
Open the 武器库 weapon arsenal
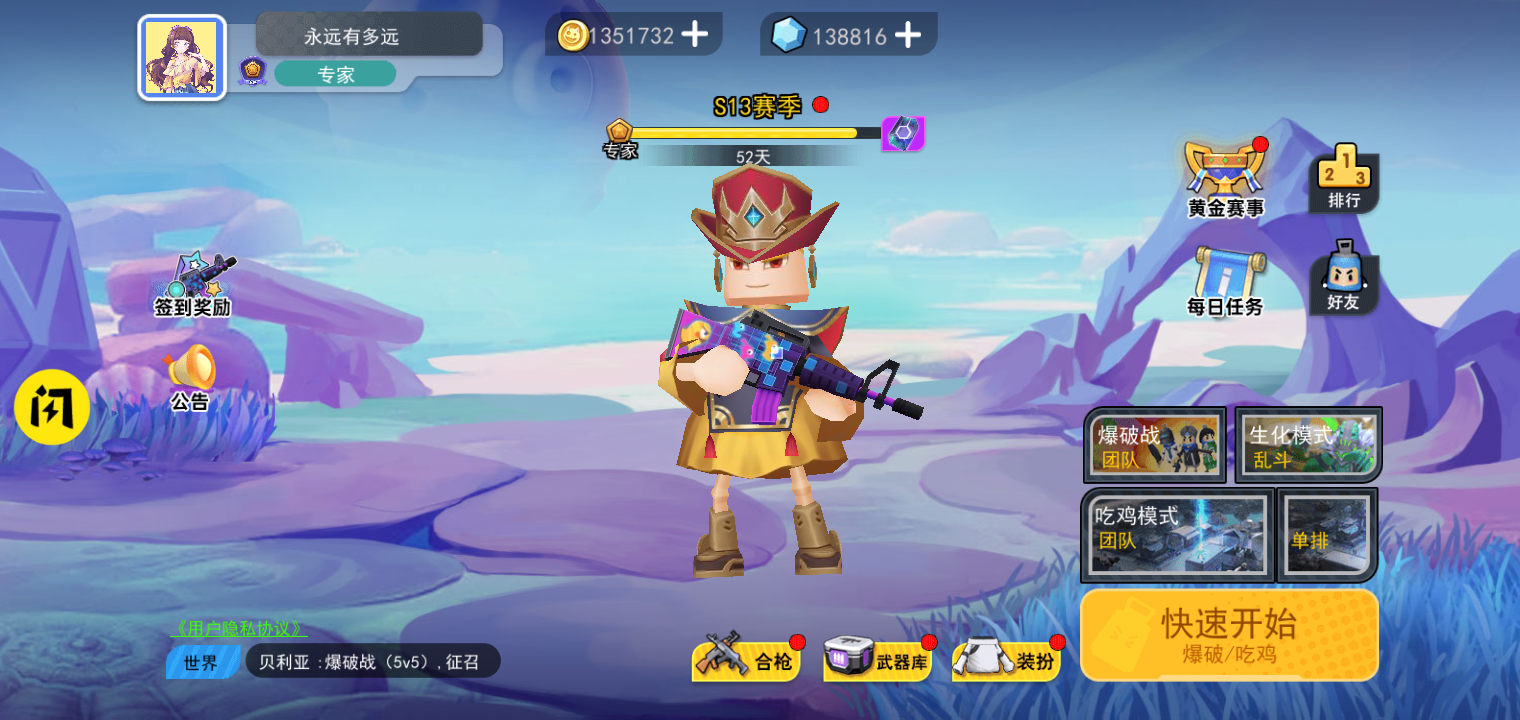[x=878, y=660]
